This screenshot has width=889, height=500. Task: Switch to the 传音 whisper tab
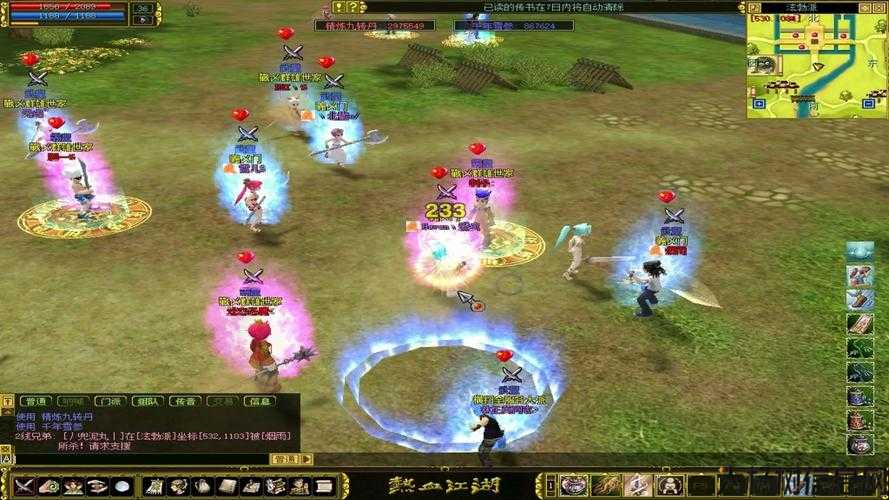[x=184, y=401]
